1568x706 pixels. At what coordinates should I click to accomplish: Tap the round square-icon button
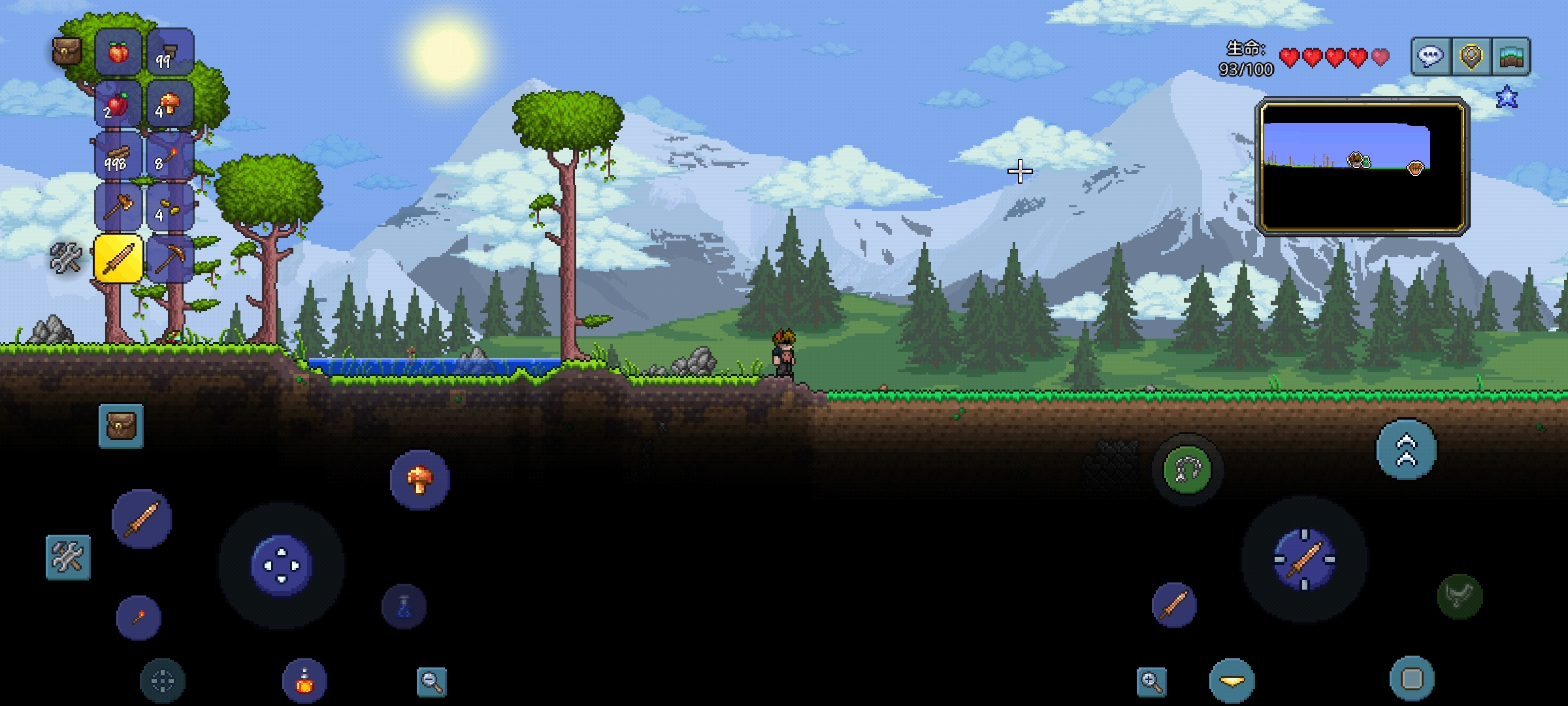[1412, 679]
